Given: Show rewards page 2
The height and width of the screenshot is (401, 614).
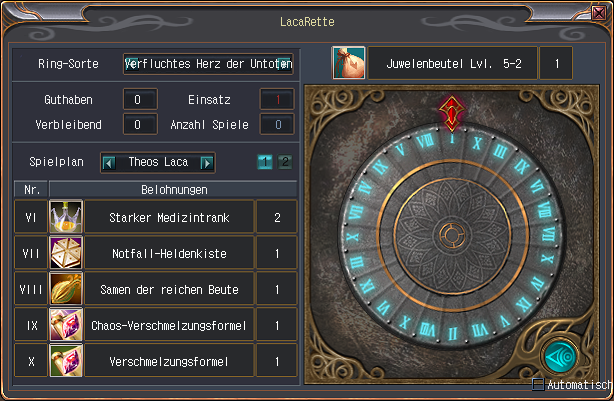Looking at the screenshot, I should point(284,162).
